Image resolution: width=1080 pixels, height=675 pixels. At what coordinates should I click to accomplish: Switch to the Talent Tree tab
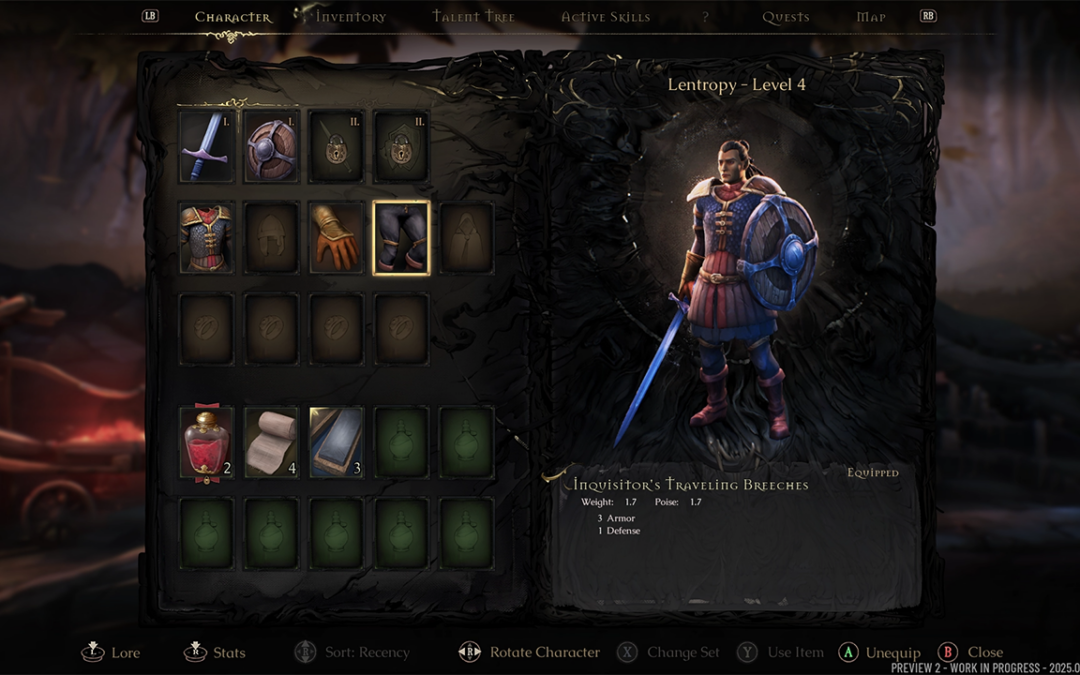473,17
